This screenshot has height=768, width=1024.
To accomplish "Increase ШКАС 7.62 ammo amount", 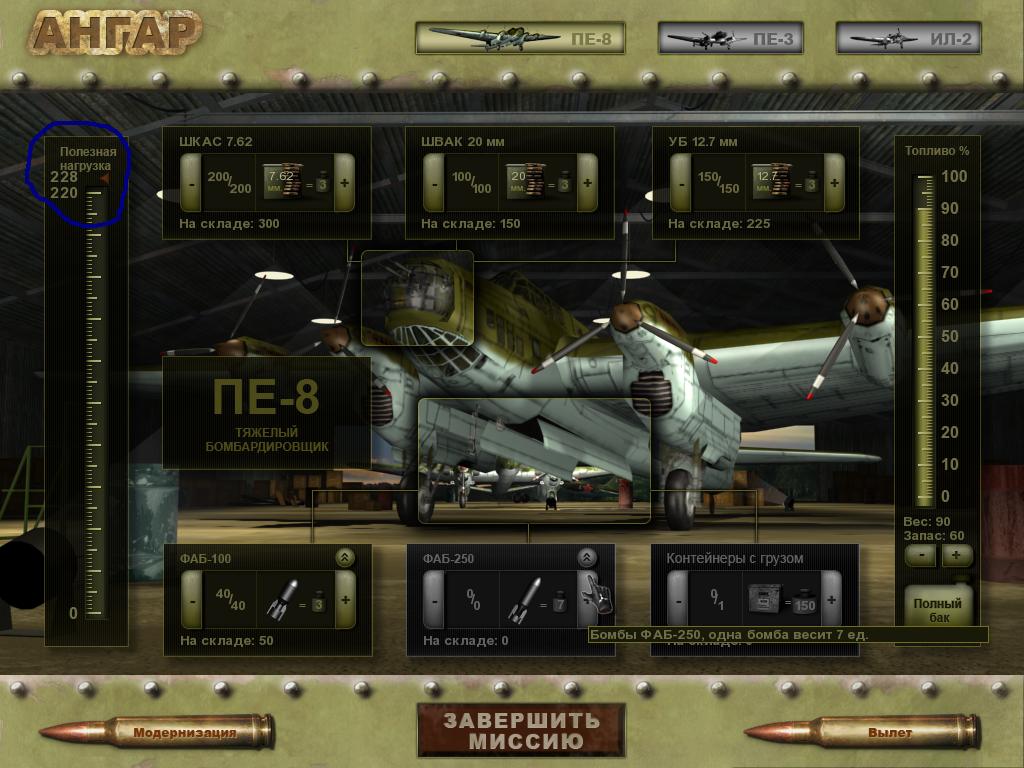I will pyautogui.click(x=345, y=183).
